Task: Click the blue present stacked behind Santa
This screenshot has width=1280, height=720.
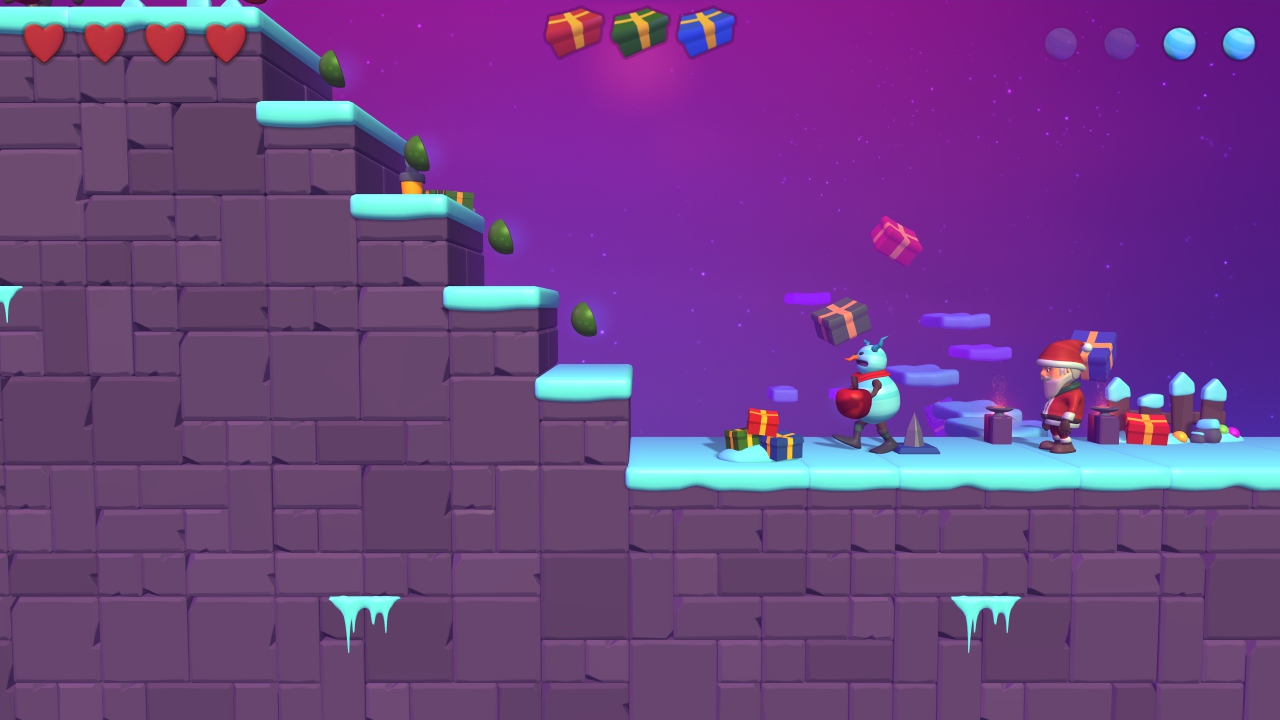Action: click(x=1100, y=350)
